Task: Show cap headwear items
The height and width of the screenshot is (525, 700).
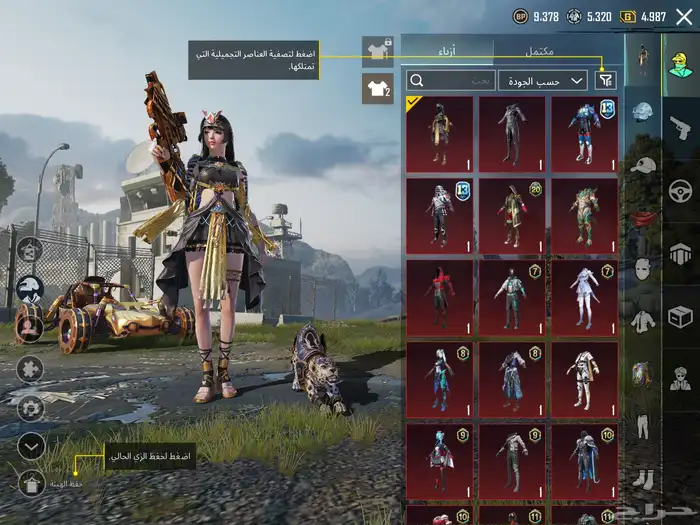Action: pyautogui.click(x=642, y=165)
